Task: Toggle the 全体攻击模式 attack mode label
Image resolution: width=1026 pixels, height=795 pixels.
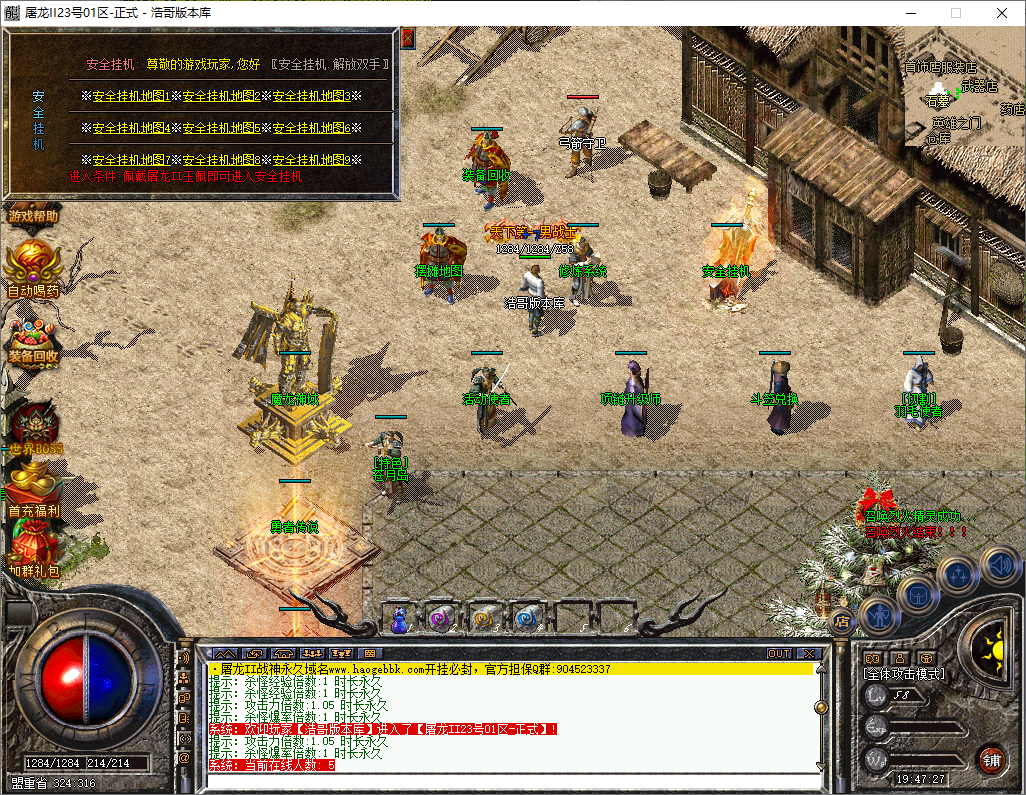Action: tap(904, 675)
